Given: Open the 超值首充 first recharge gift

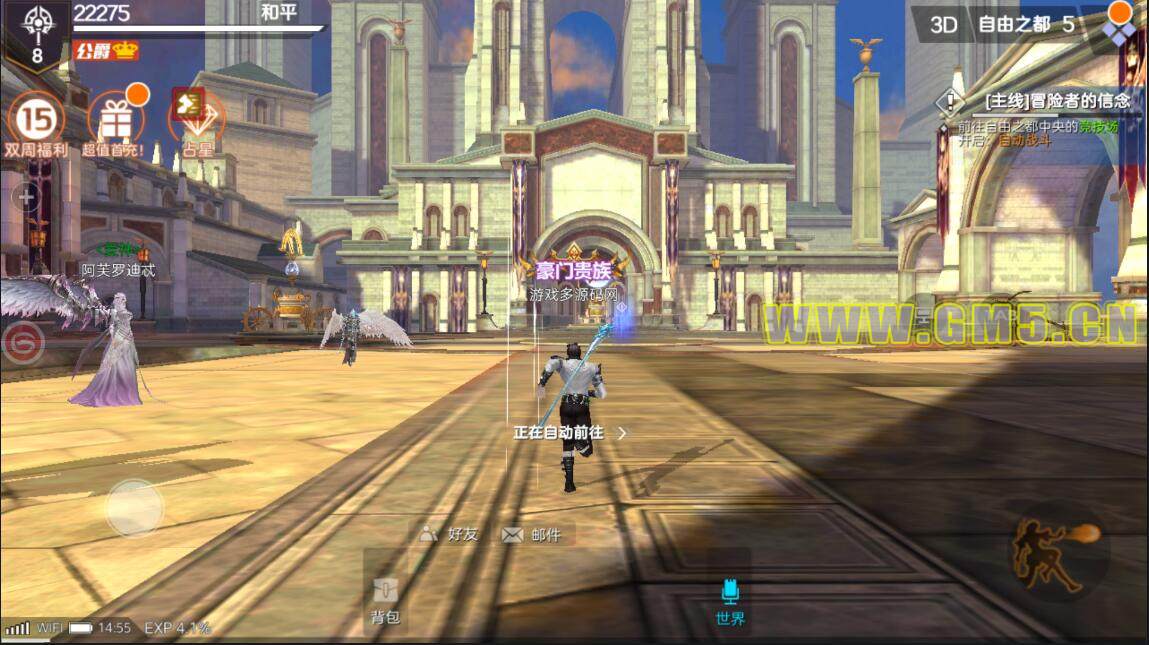Looking at the screenshot, I should (x=115, y=124).
